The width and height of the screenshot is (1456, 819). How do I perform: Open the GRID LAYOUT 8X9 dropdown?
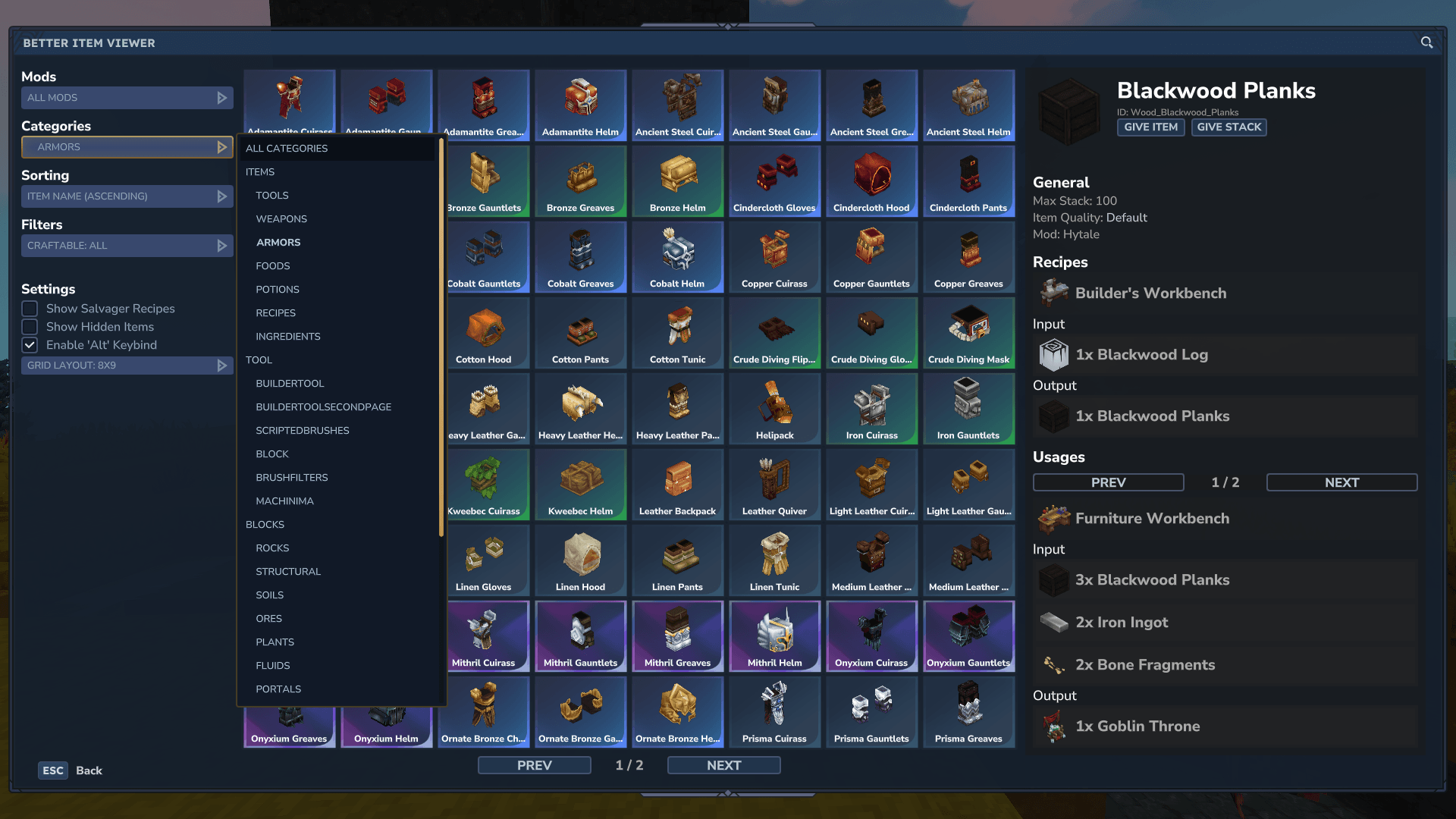[x=127, y=365]
